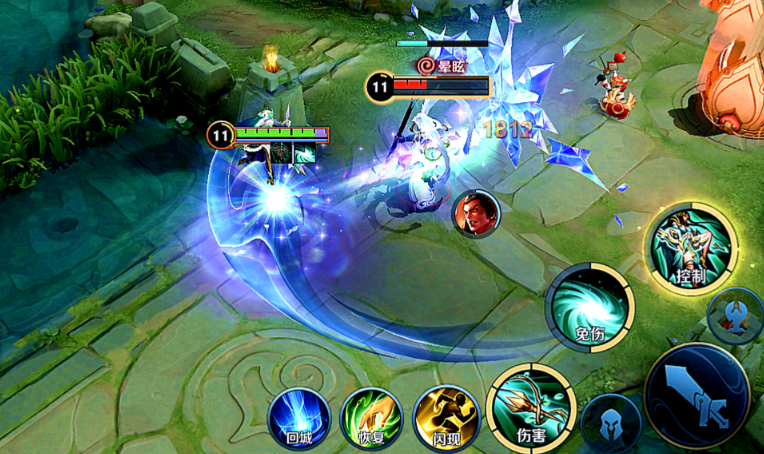Target the red-haired enemy hero portrait

point(475,213)
